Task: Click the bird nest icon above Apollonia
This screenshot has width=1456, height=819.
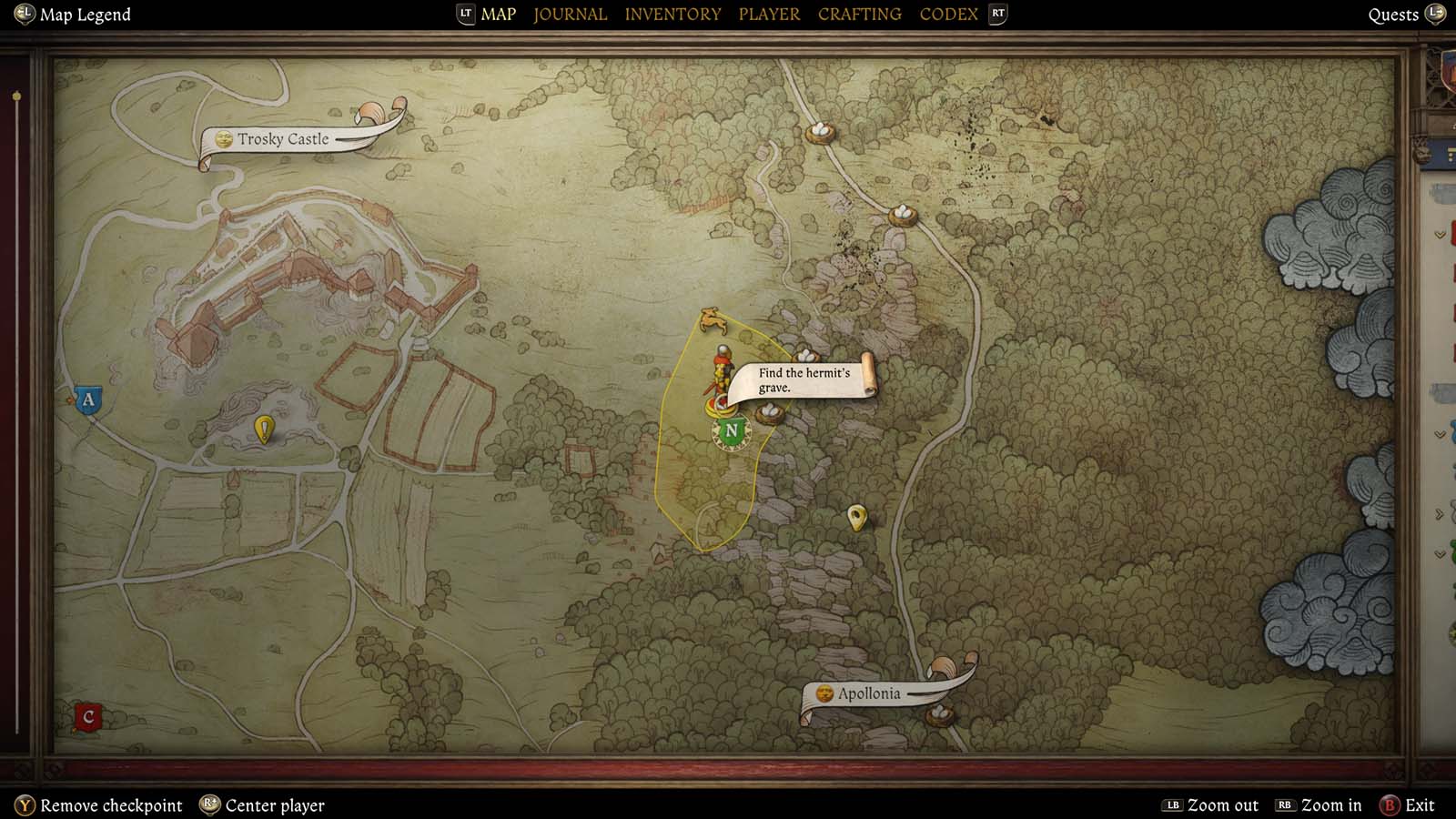Action: (941, 716)
